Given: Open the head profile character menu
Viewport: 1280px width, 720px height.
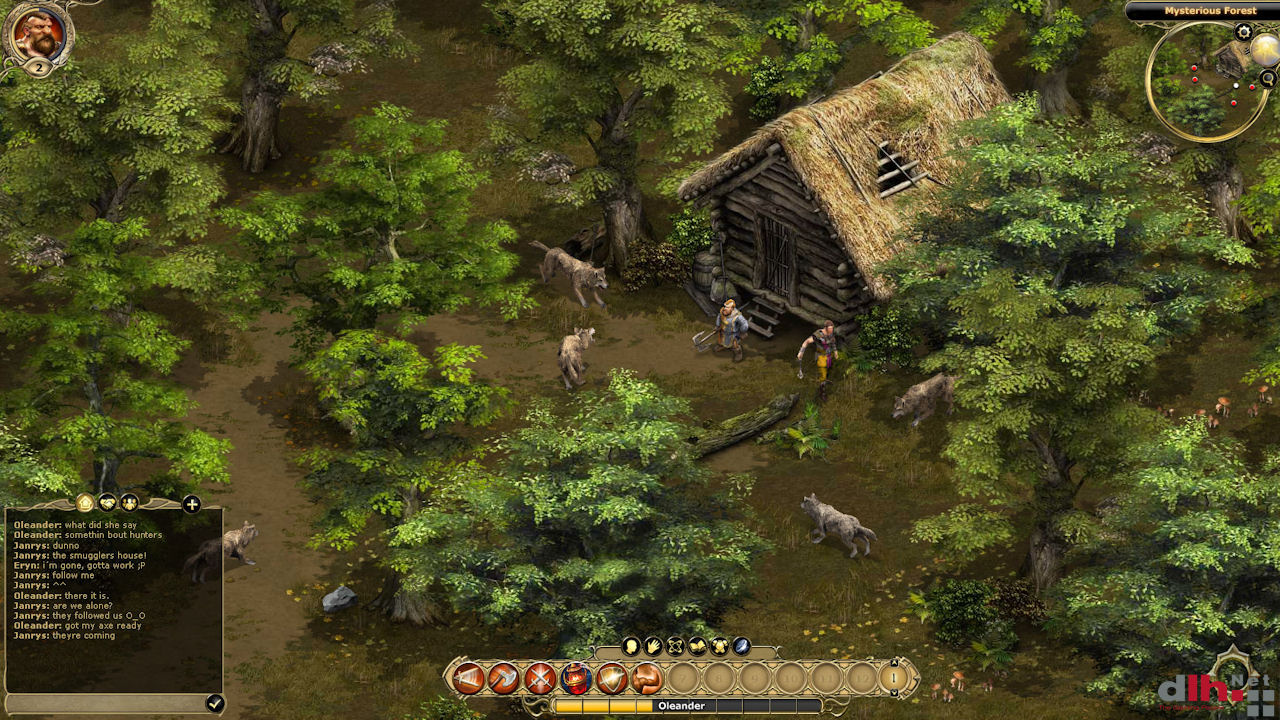Looking at the screenshot, I should pyautogui.click(x=631, y=646).
